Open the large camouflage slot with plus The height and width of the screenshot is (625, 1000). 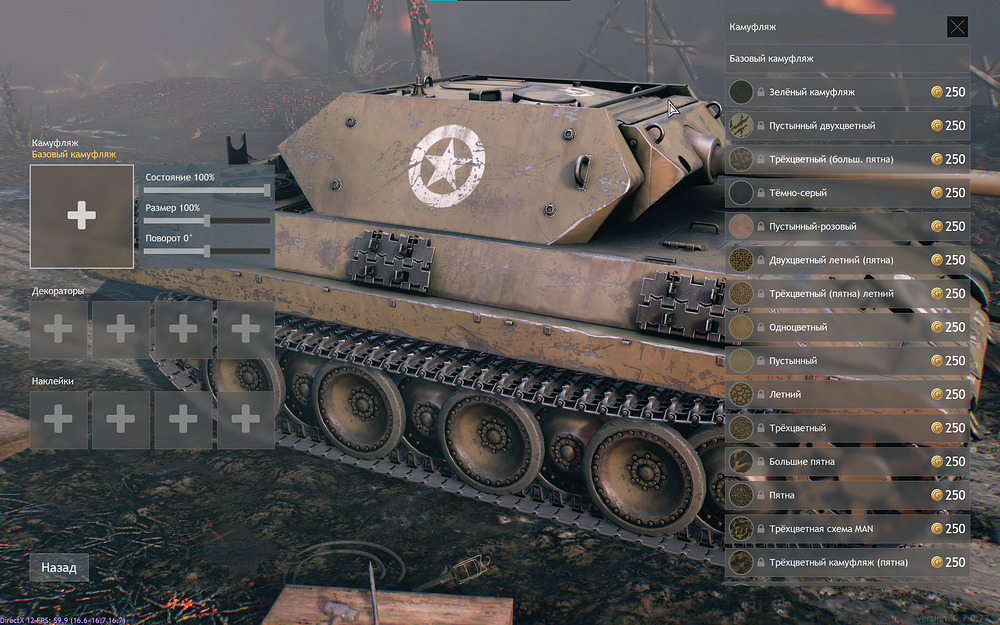click(82, 216)
